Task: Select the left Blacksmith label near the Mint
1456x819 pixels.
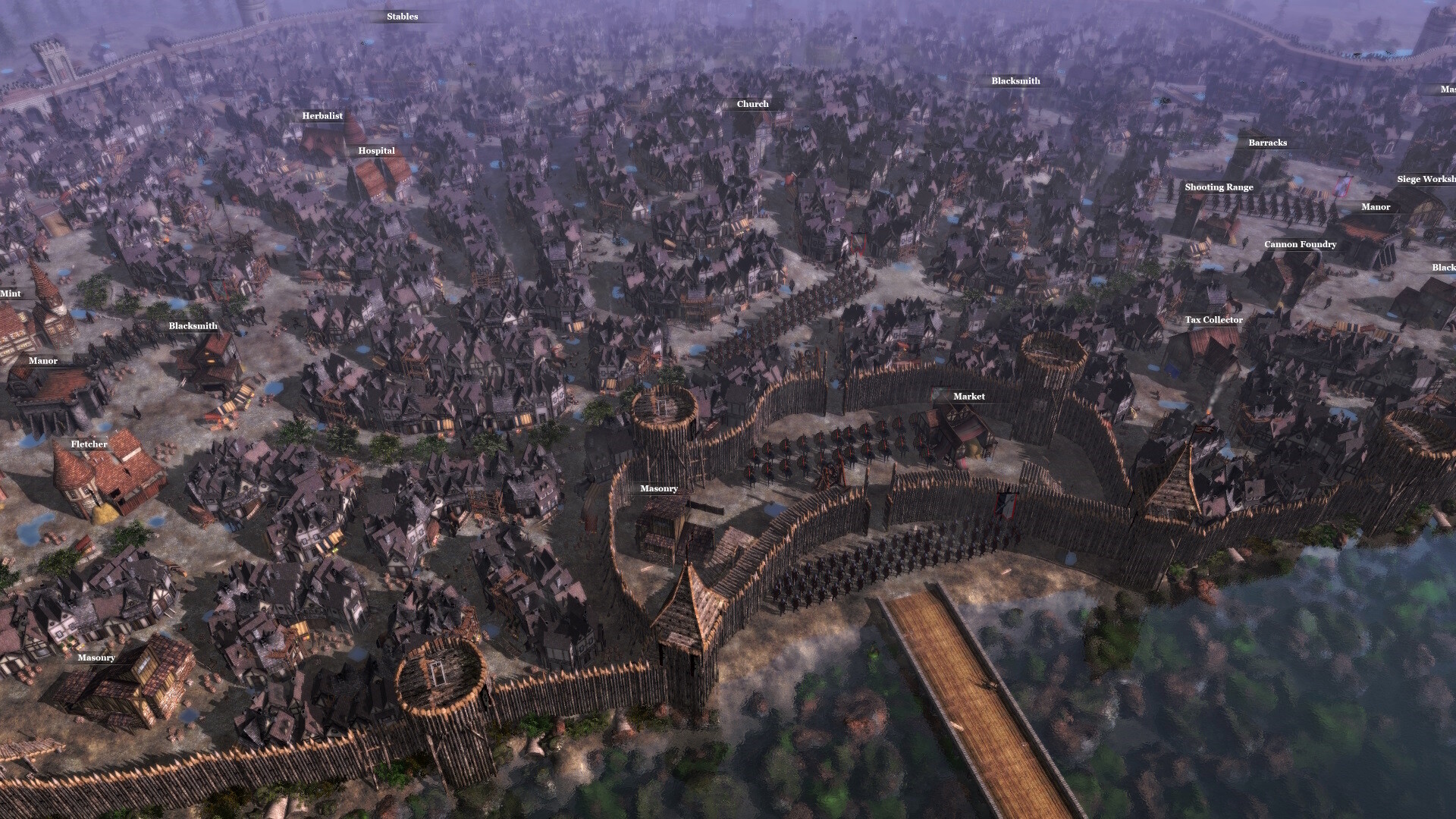Action: click(194, 325)
